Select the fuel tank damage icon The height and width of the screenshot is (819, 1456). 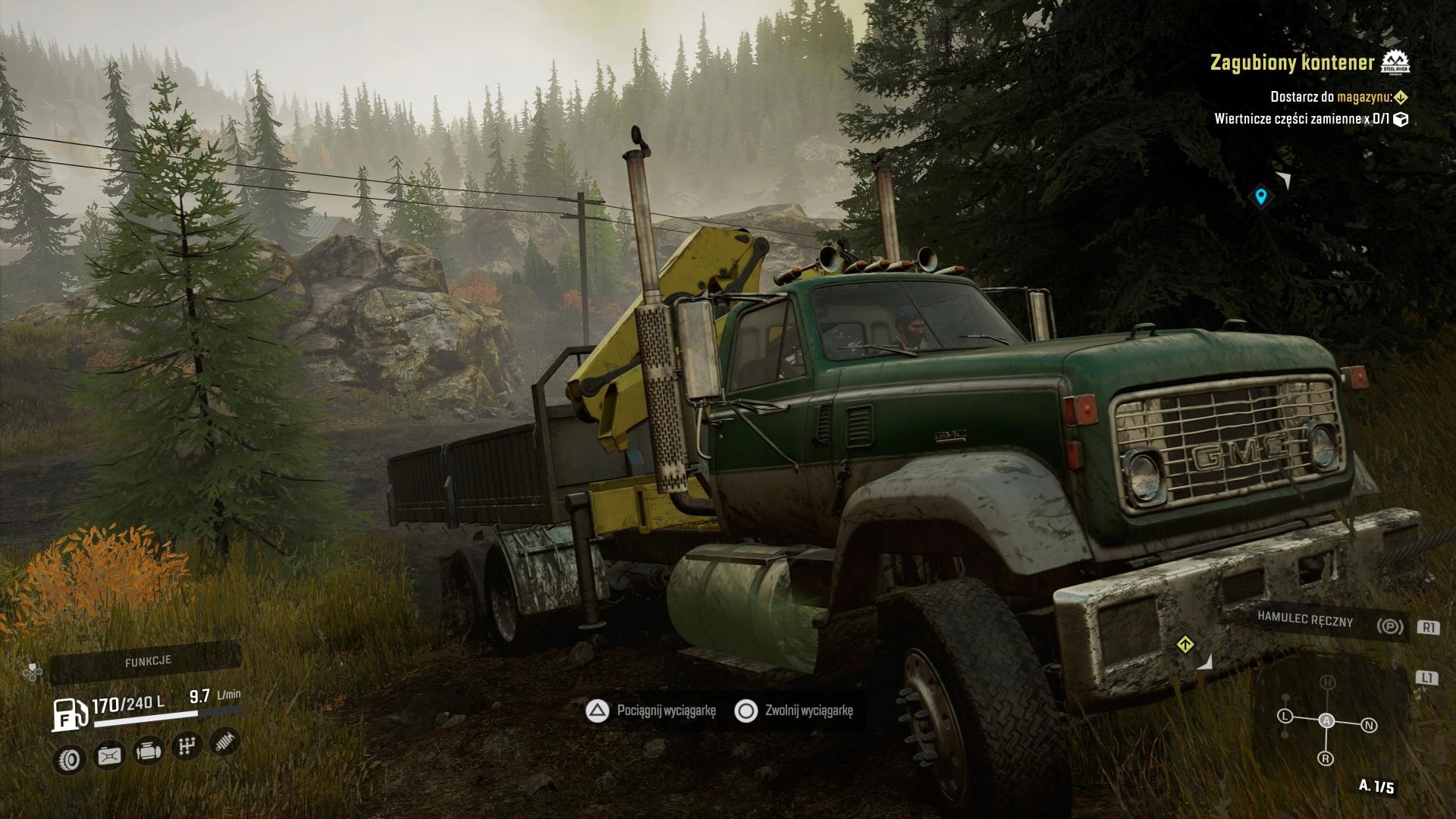coord(110,755)
